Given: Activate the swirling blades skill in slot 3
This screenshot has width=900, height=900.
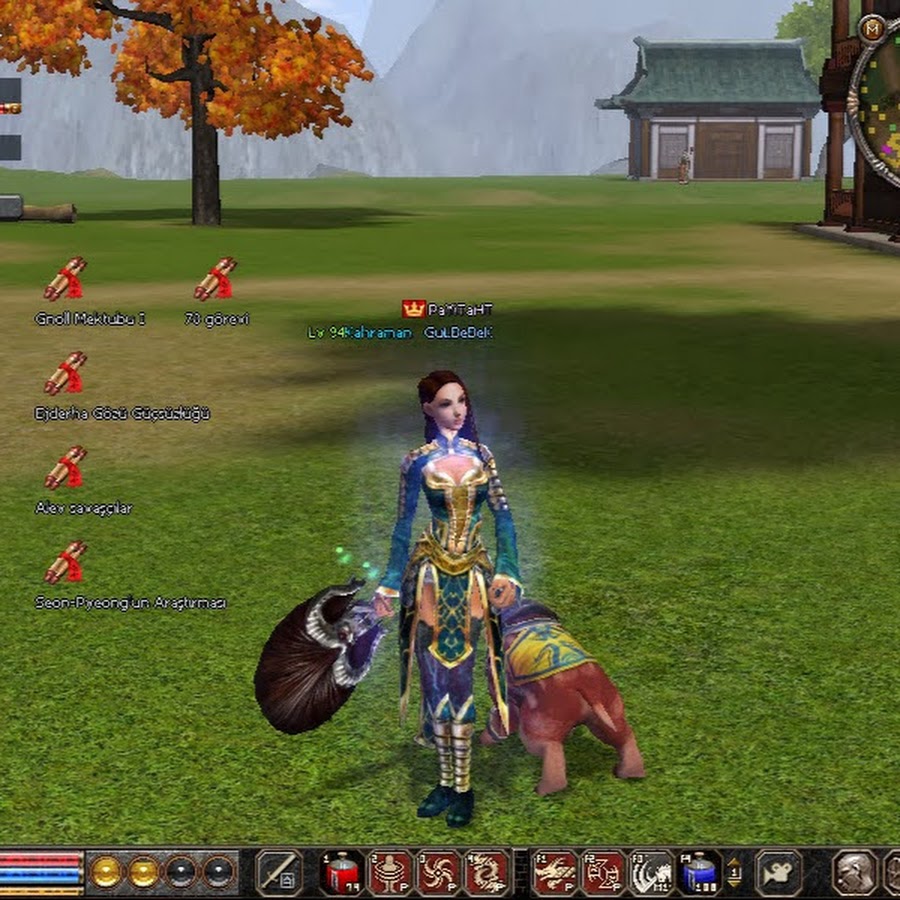Looking at the screenshot, I should tap(439, 872).
